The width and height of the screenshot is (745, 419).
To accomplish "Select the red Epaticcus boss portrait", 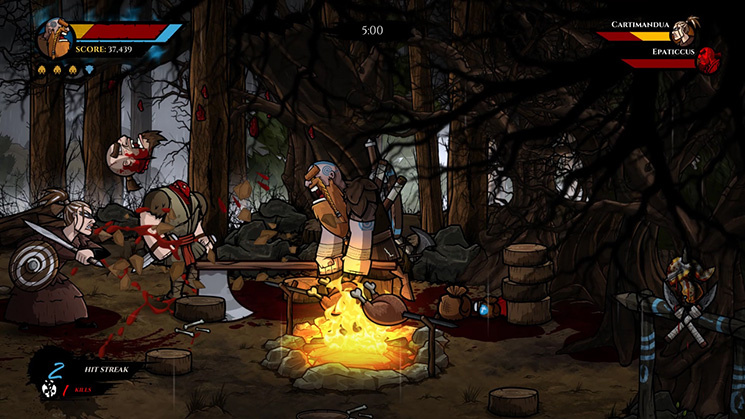I will tap(709, 58).
